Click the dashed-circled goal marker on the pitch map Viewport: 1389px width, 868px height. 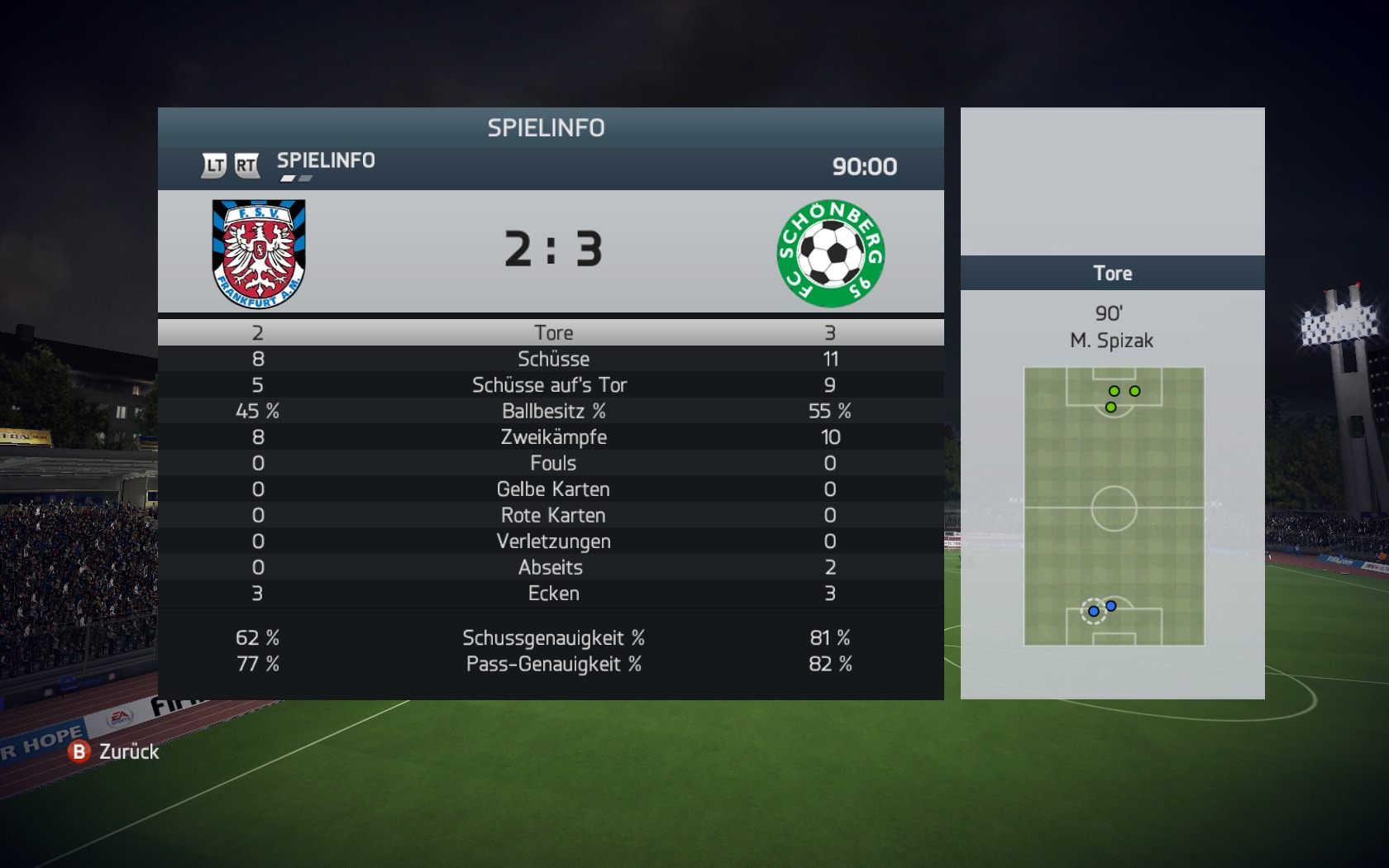click(1093, 611)
